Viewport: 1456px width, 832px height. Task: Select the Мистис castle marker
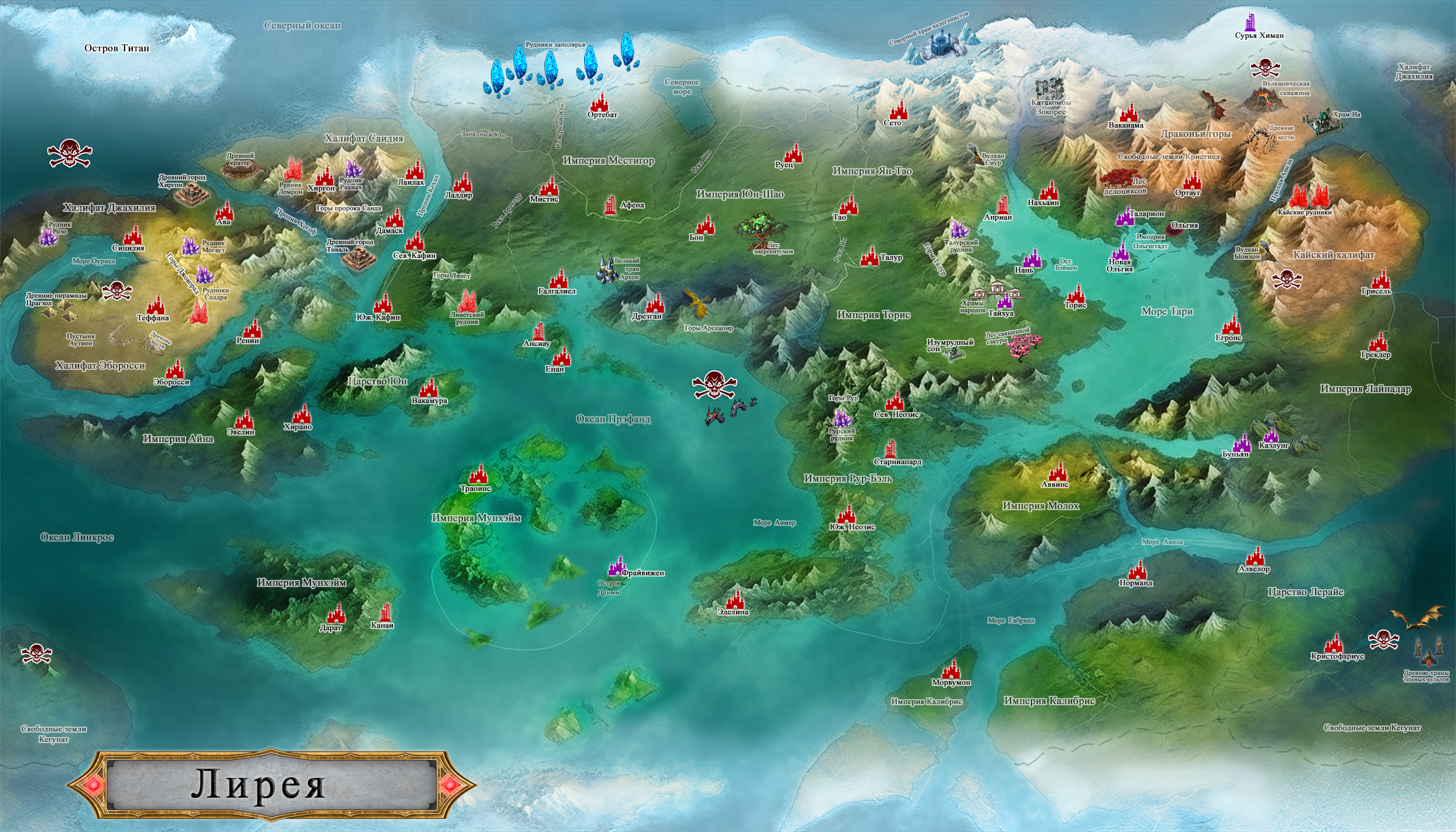point(549,186)
